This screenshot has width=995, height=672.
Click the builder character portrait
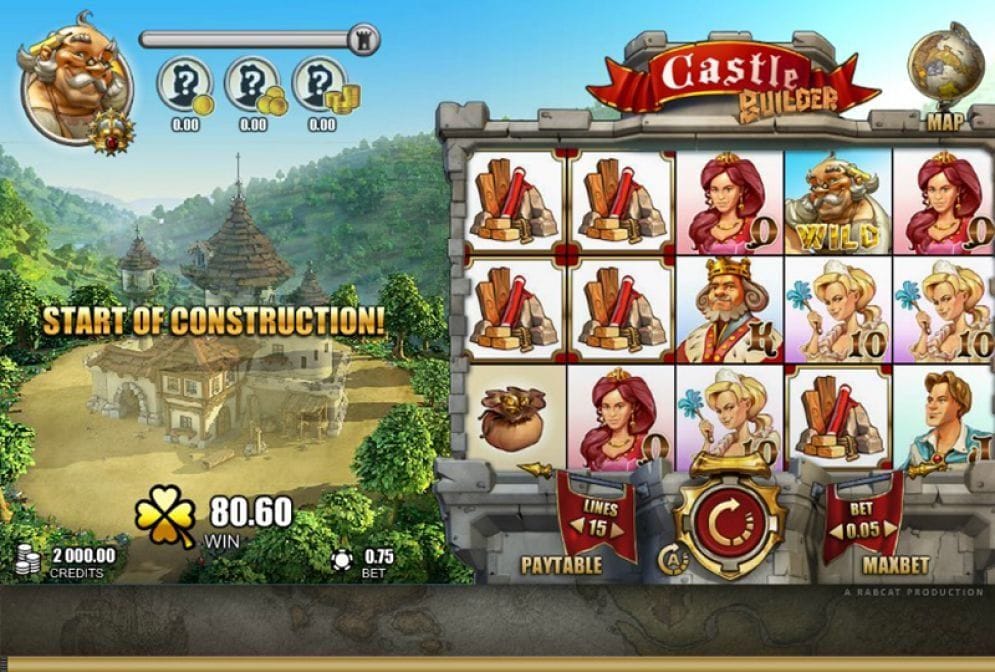[x=74, y=88]
